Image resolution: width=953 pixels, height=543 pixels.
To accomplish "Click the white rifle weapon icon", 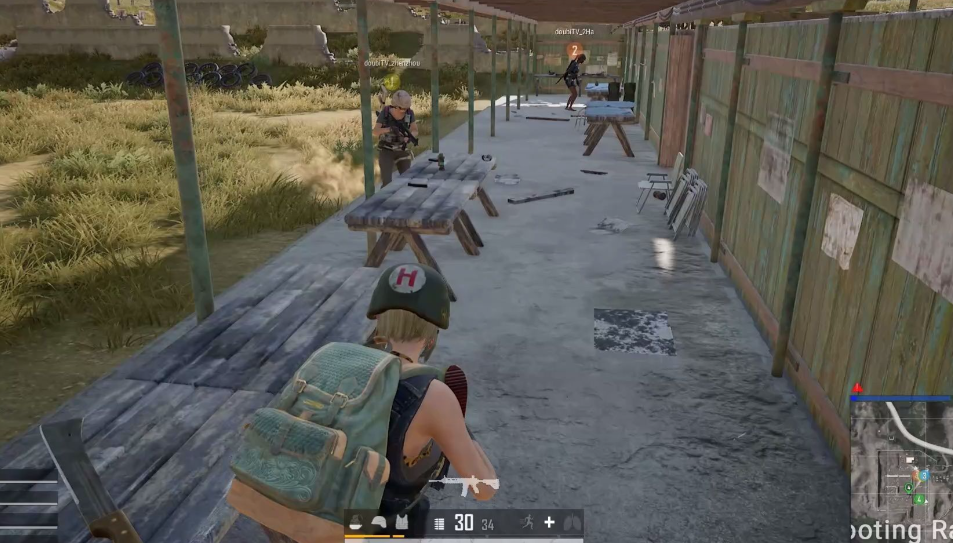I will click(x=464, y=485).
